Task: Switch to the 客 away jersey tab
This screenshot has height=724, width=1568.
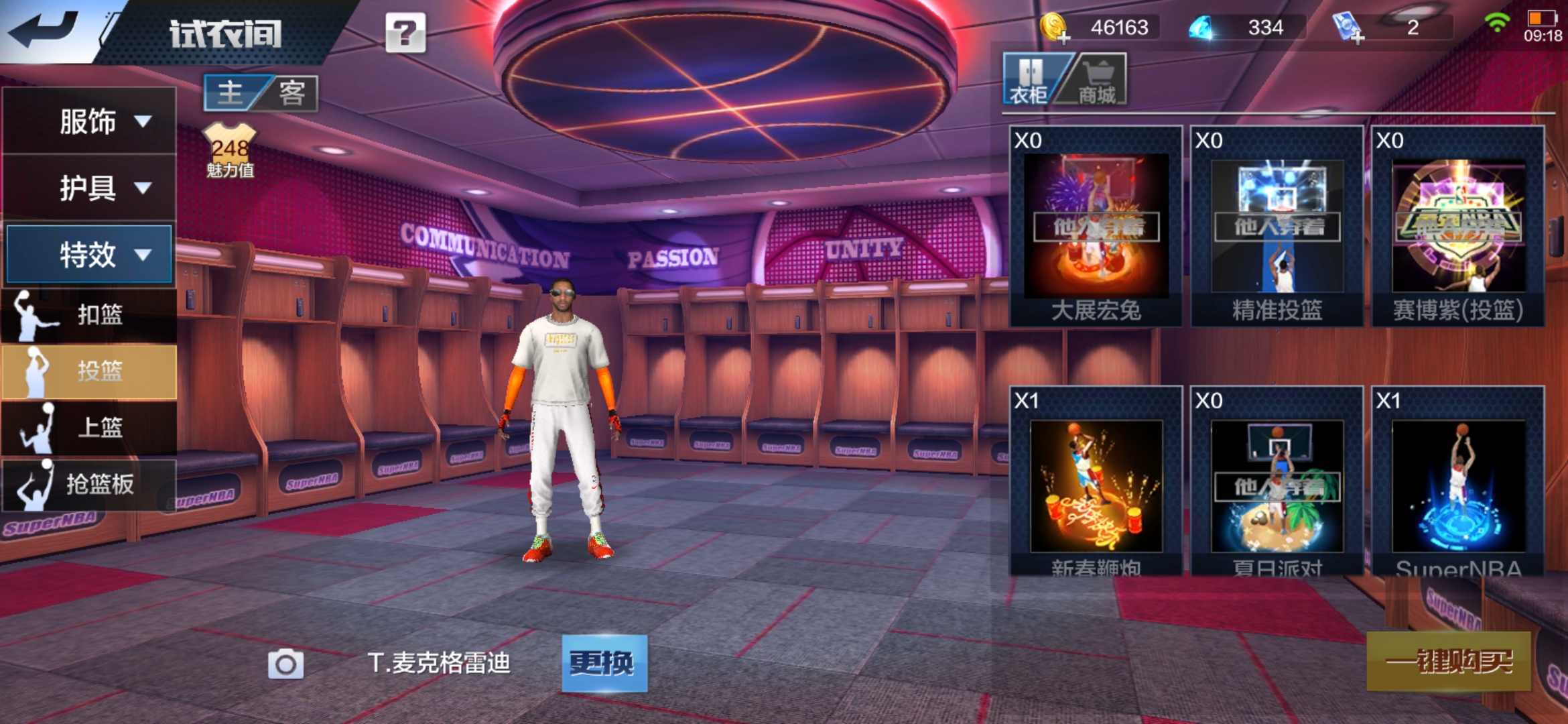Action: (291, 93)
